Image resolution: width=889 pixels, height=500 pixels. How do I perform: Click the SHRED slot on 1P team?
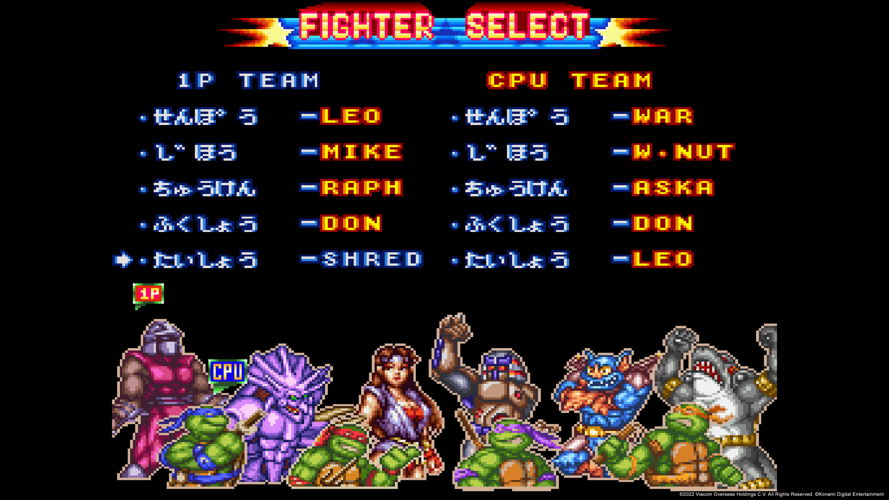tap(371, 260)
